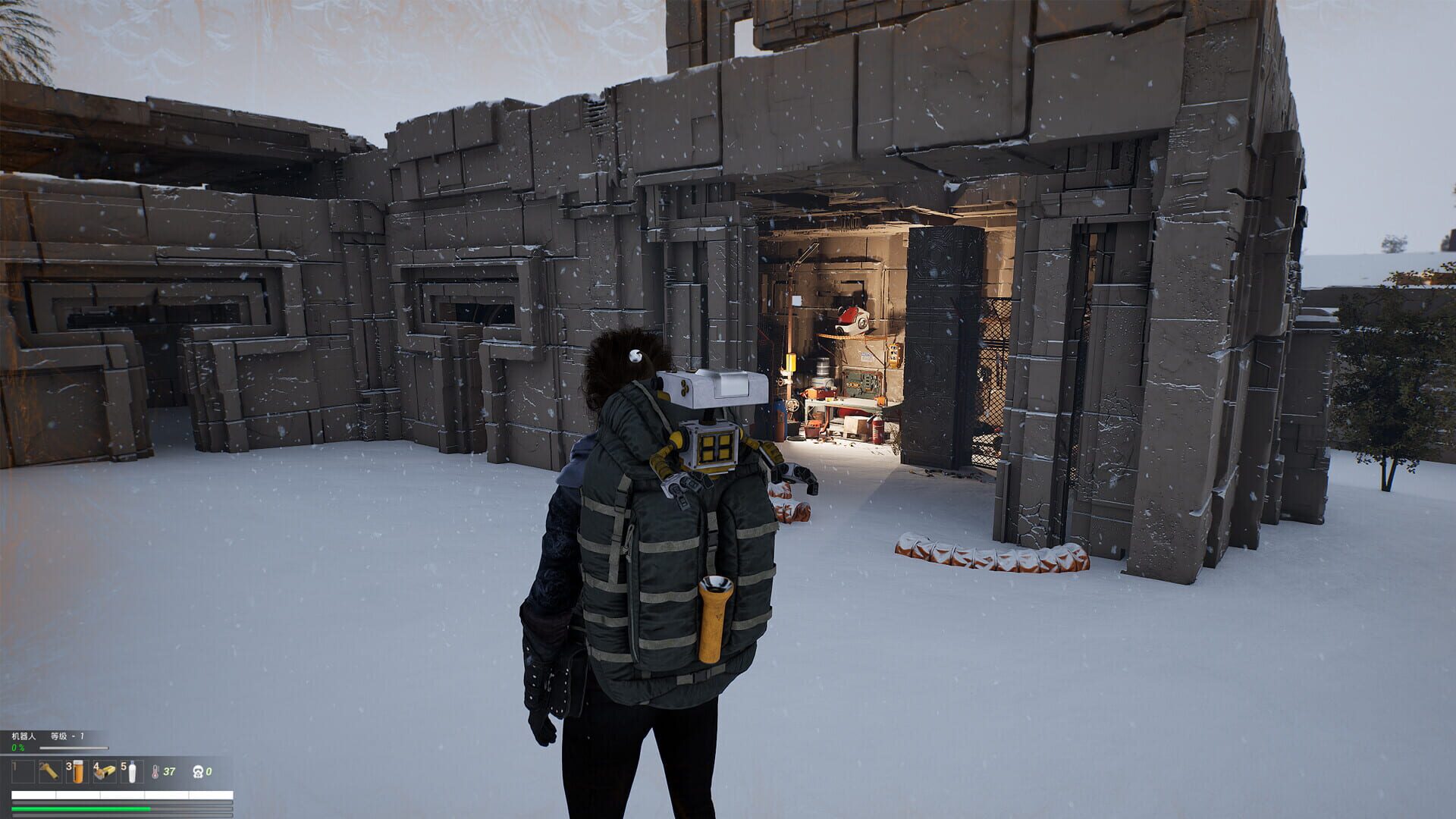Click the green 0% experience text

coord(17,748)
